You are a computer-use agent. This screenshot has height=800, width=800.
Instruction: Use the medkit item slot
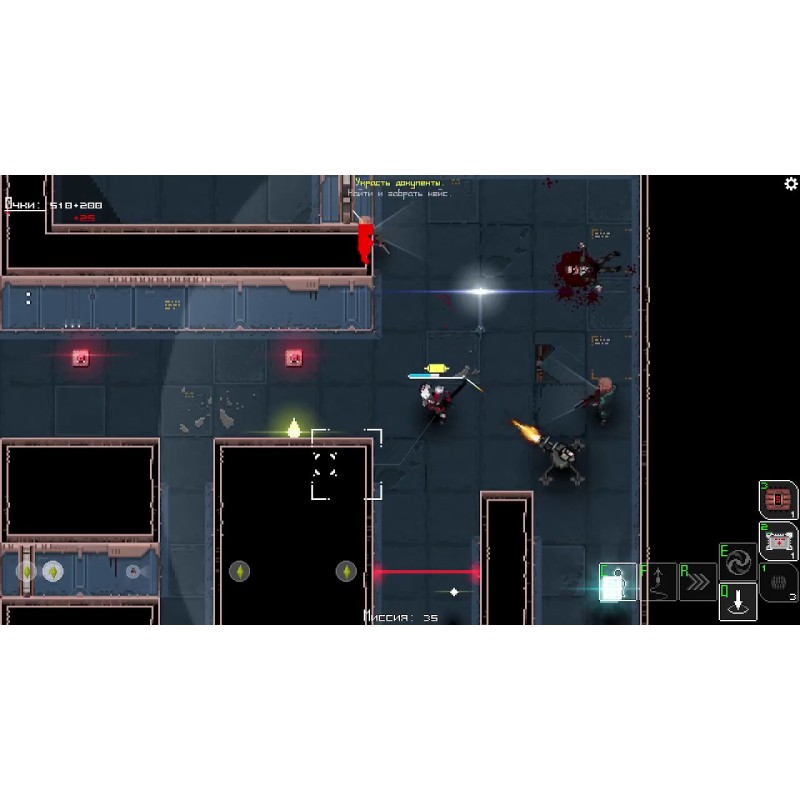point(778,541)
